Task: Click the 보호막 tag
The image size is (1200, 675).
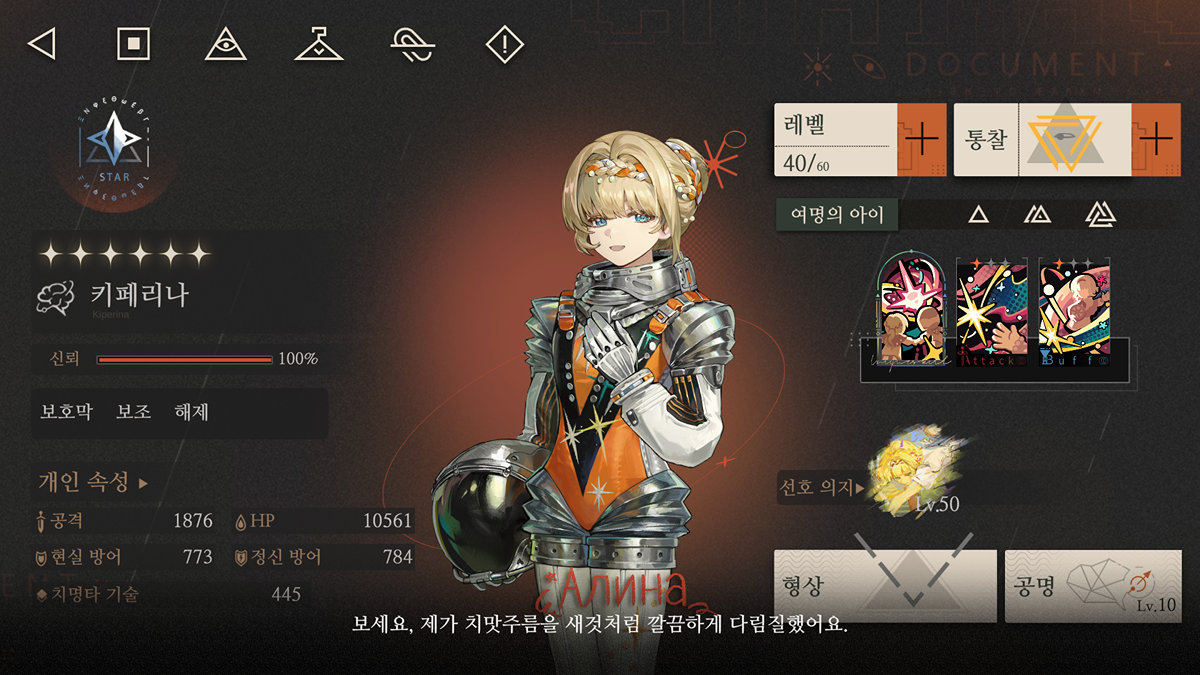Action: pos(66,412)
